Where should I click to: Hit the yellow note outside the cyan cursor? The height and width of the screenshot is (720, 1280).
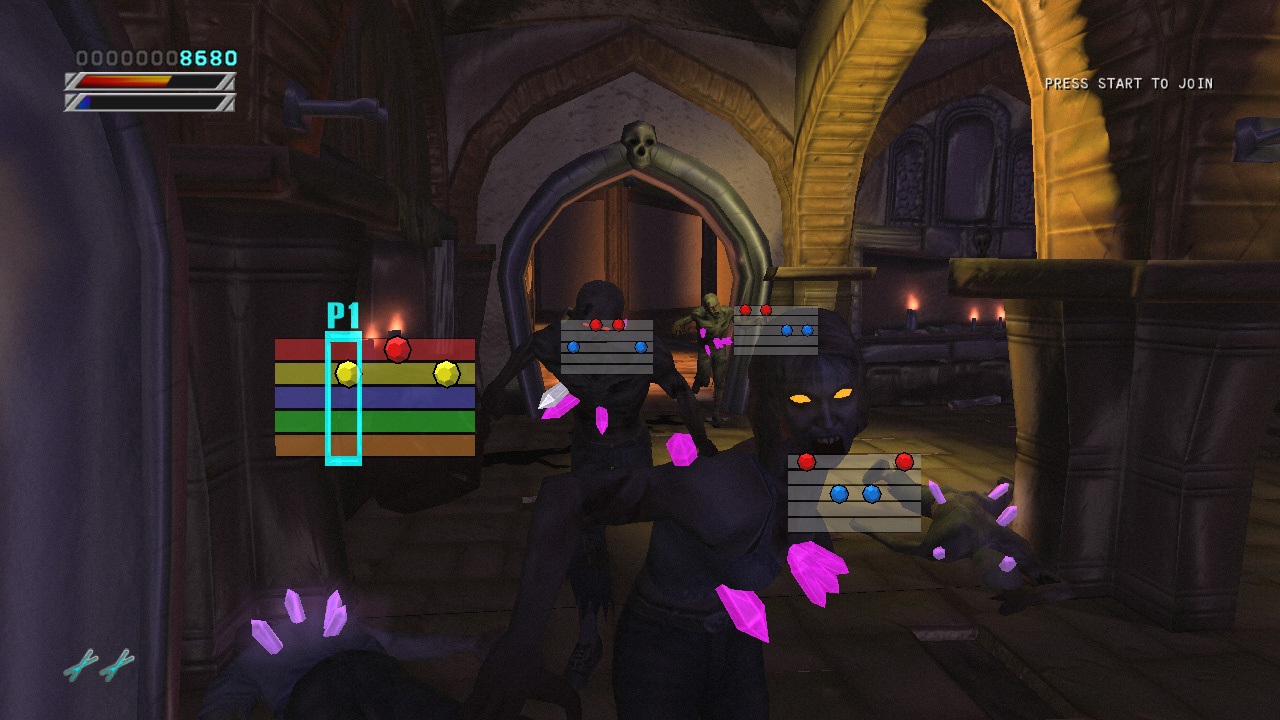pyautogui.click(x=446, y=373)
